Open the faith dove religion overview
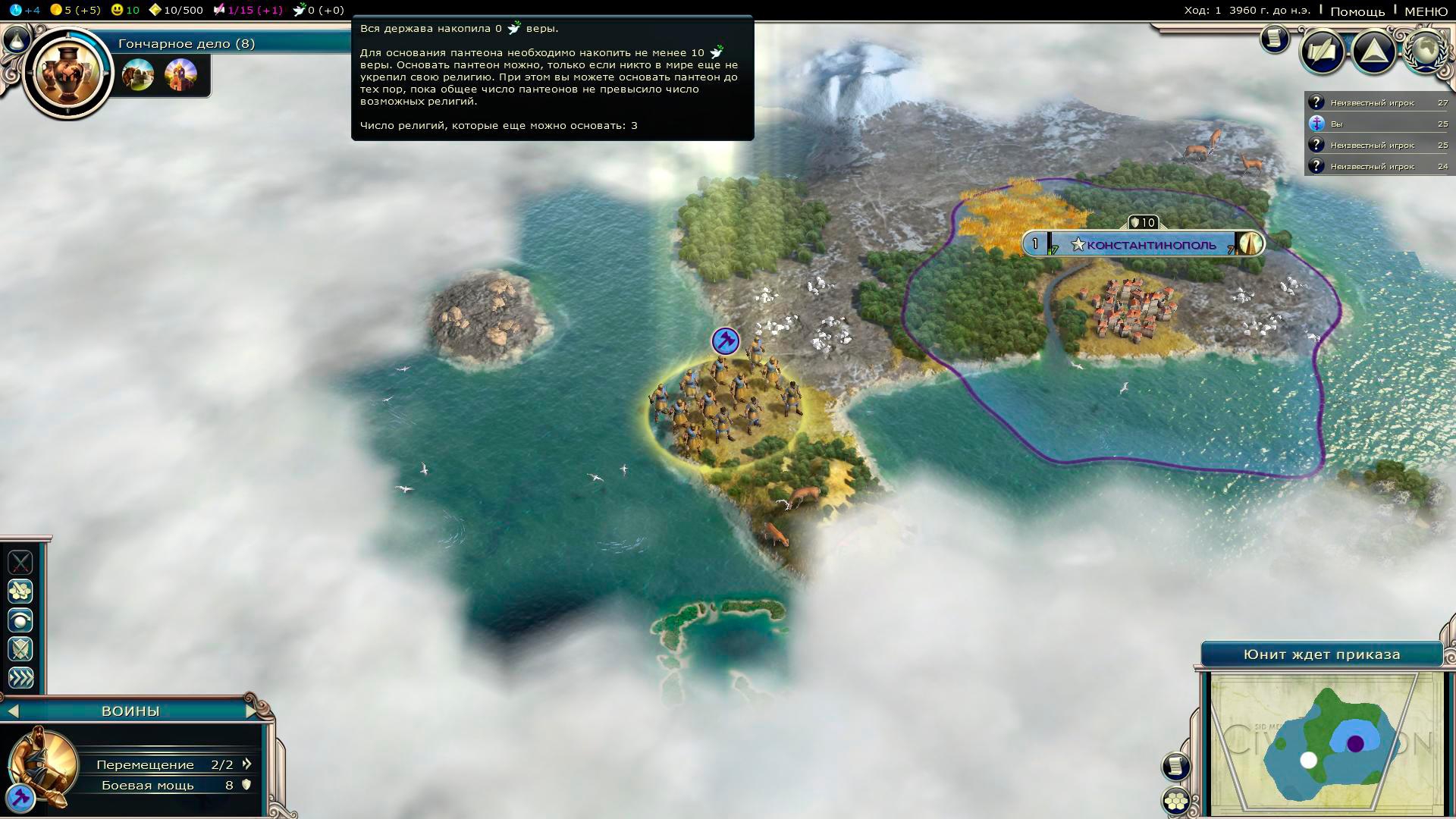 tap(300, 10)
